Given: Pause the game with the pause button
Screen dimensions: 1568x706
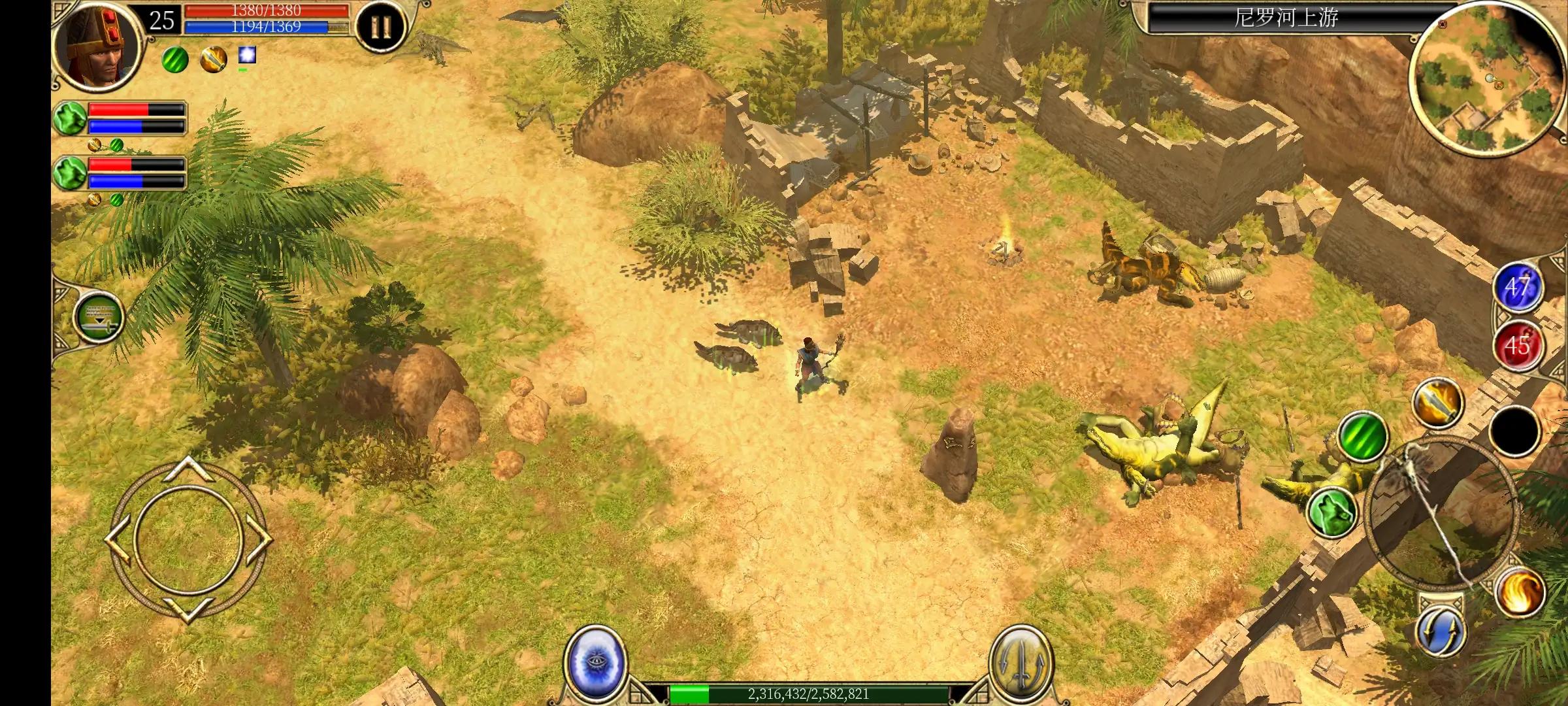Looking at the screenshot, I should click(x=380, y=27).
